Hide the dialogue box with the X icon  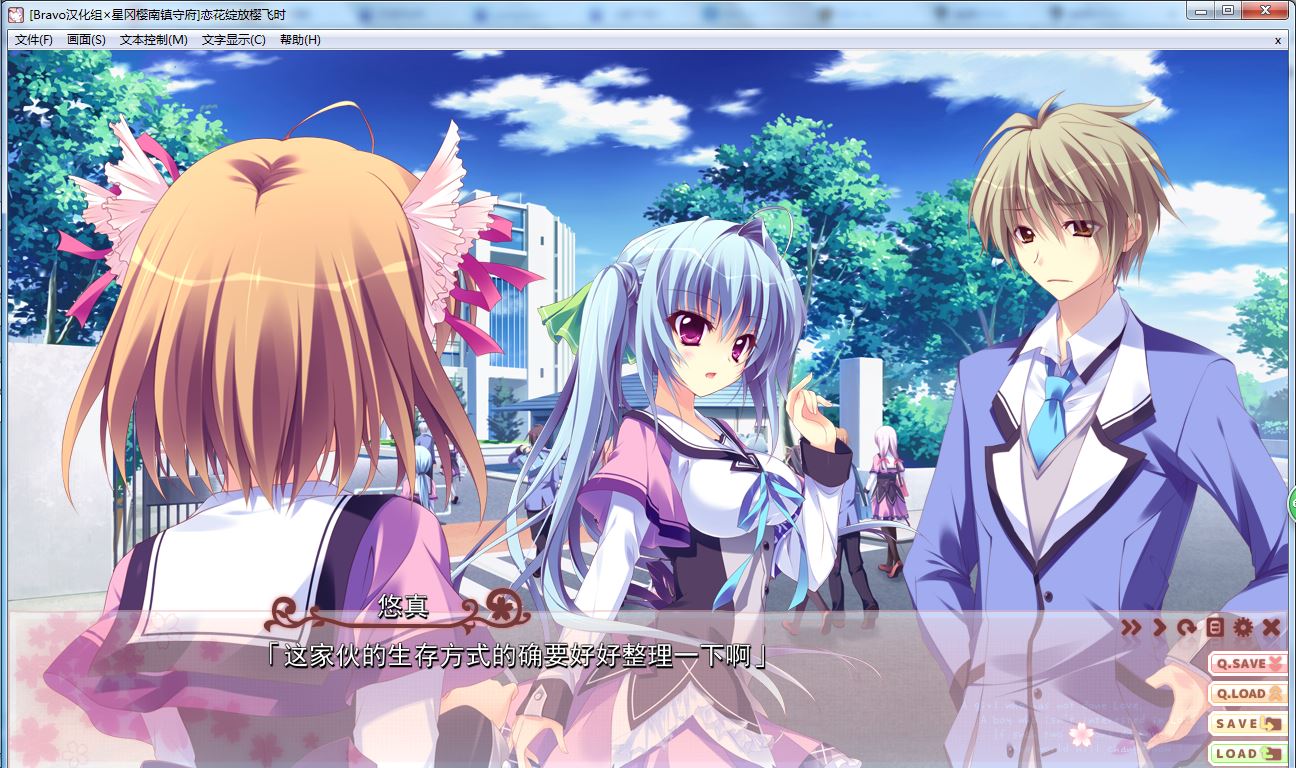(x=1271, y=628)
